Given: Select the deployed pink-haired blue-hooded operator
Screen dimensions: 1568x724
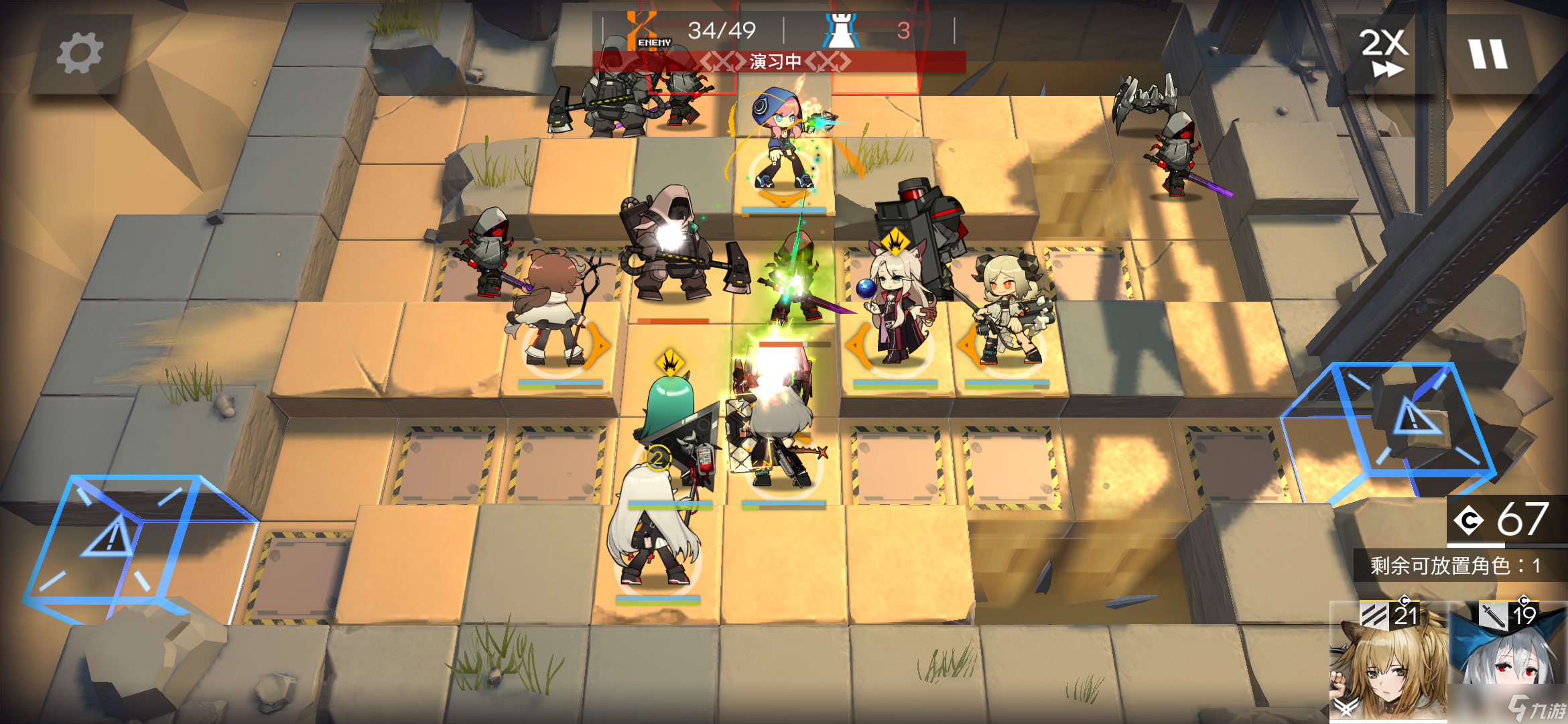Looking at the screenshot, I should [x=781, y=144].
